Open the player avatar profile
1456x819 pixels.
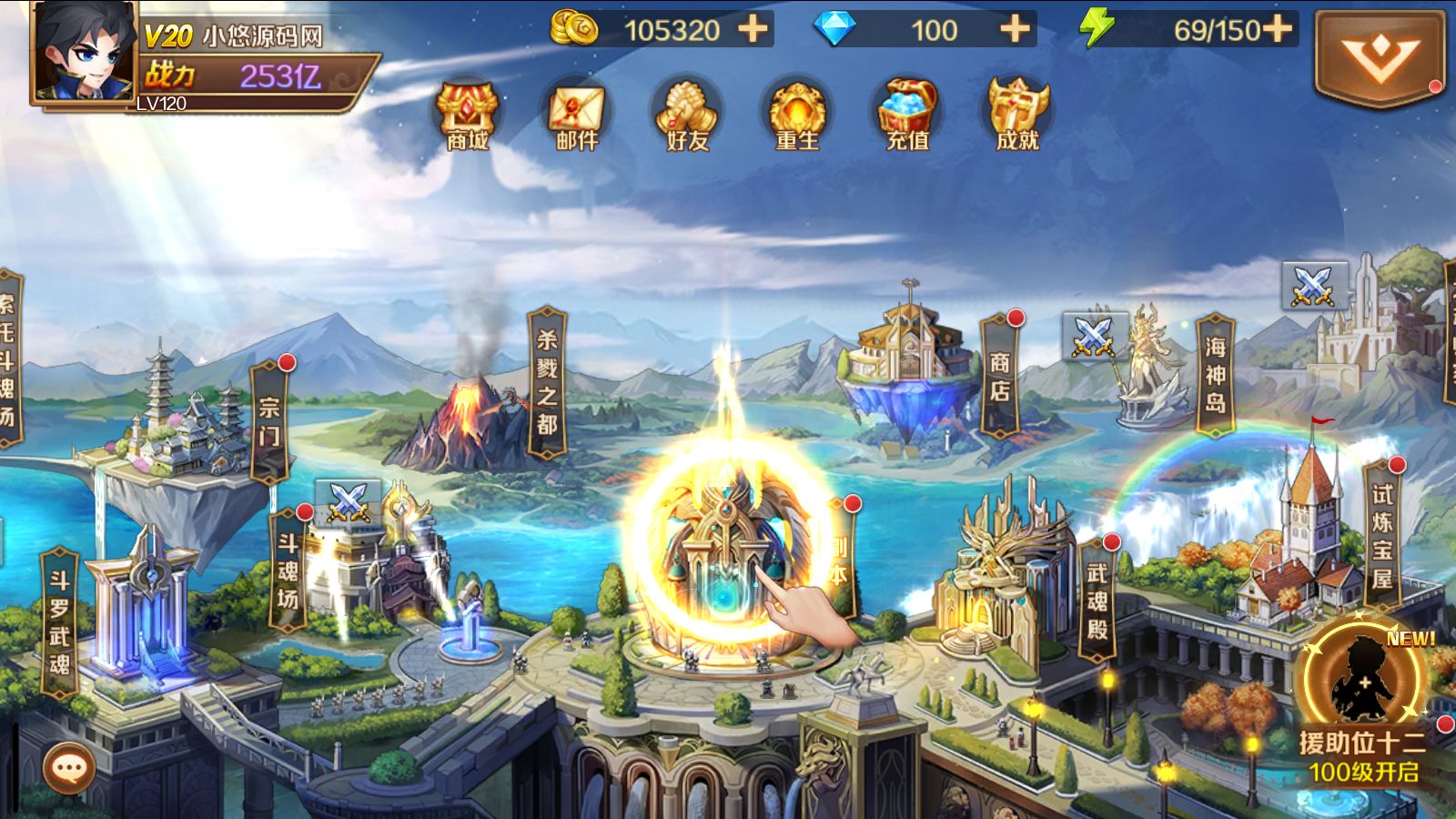click(84, 52)
